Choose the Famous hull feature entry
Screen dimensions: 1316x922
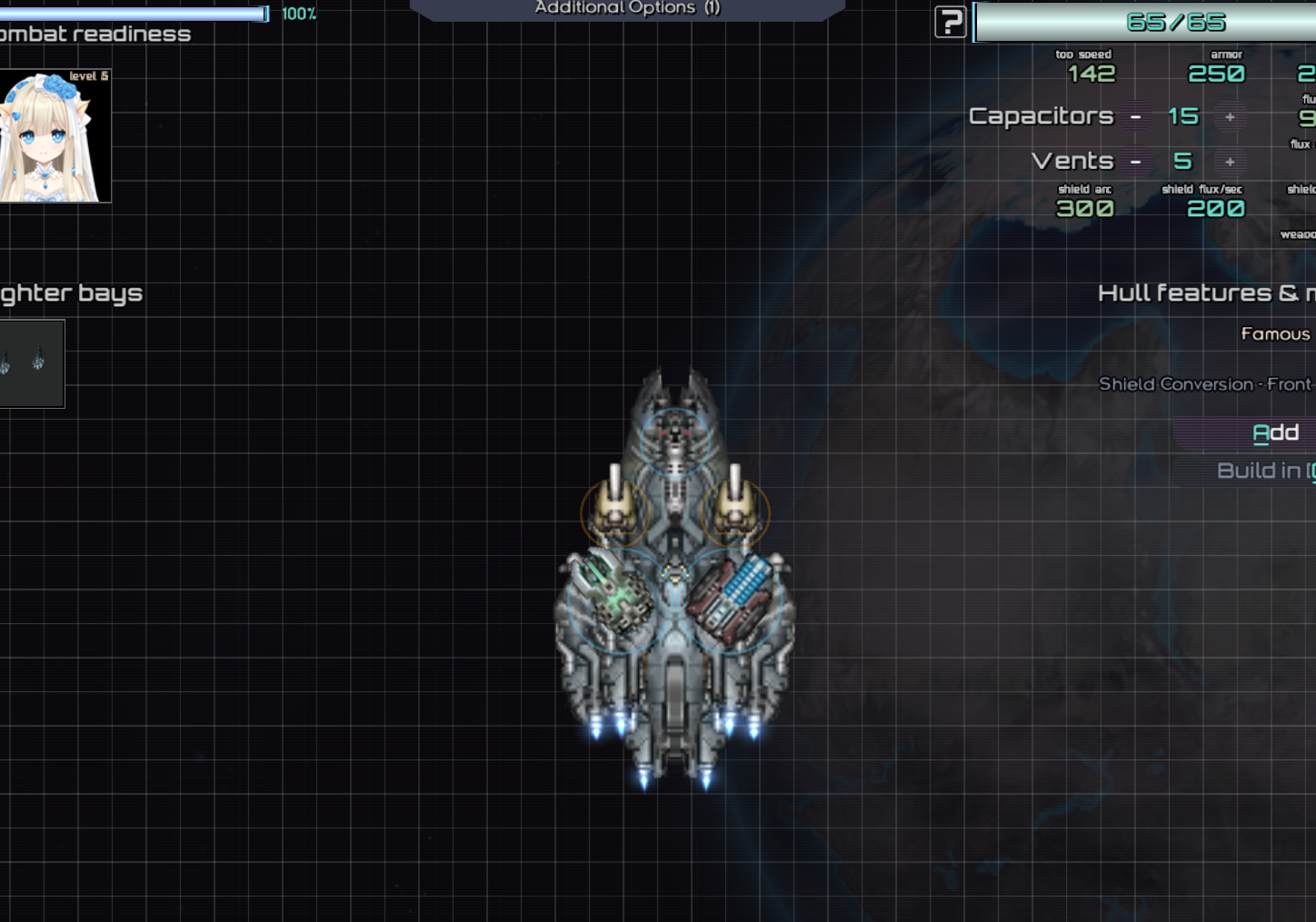coord(1275,334)
